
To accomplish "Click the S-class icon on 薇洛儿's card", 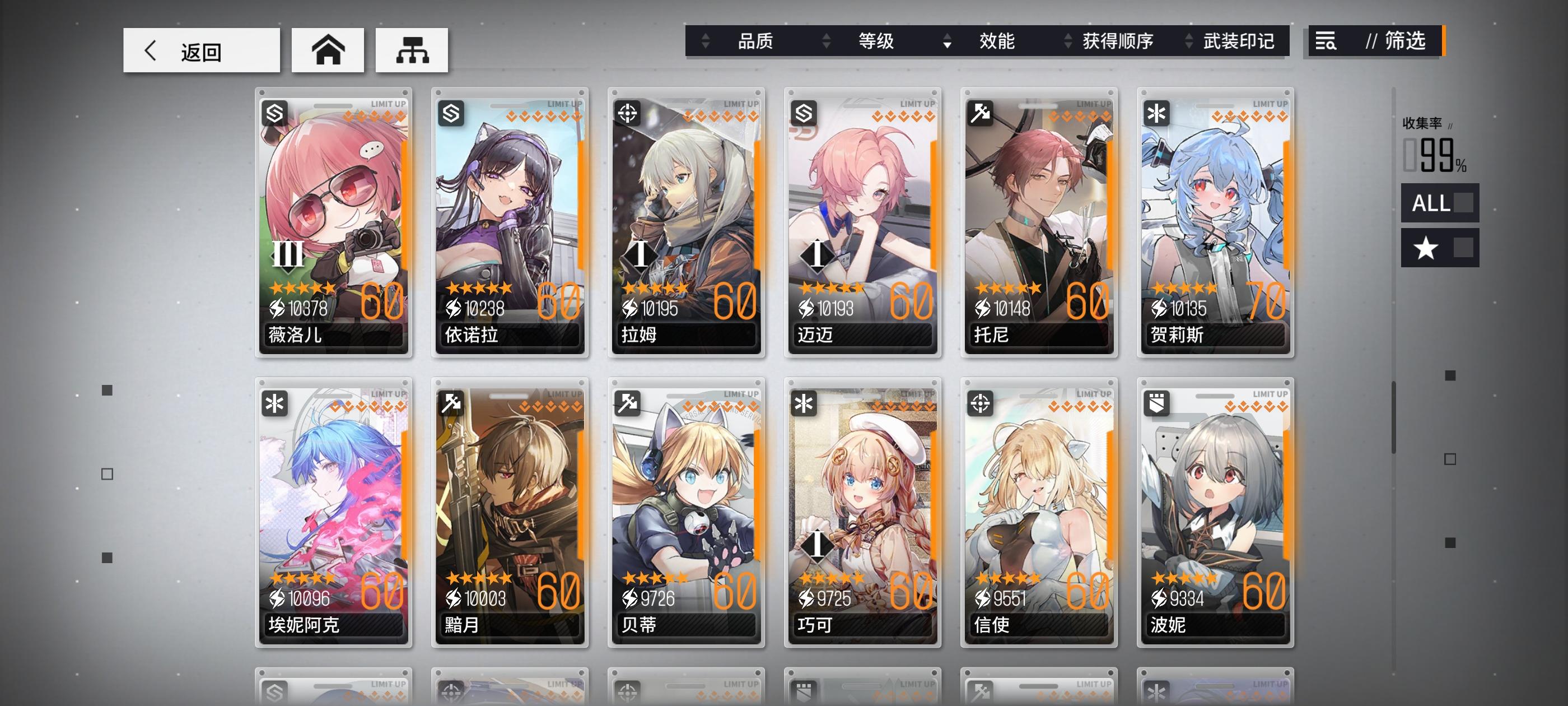I will (274, 113).
